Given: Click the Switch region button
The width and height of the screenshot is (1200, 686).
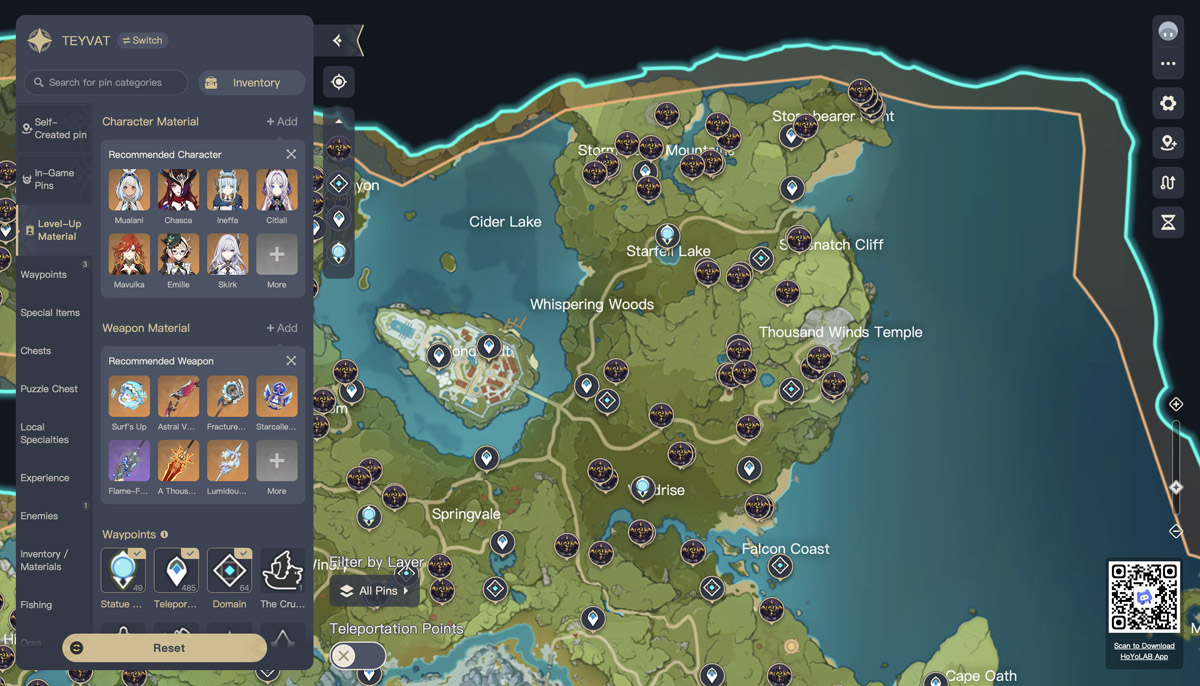Looking at the screenshot, I should pyautogui.click(x=142, y=41).
